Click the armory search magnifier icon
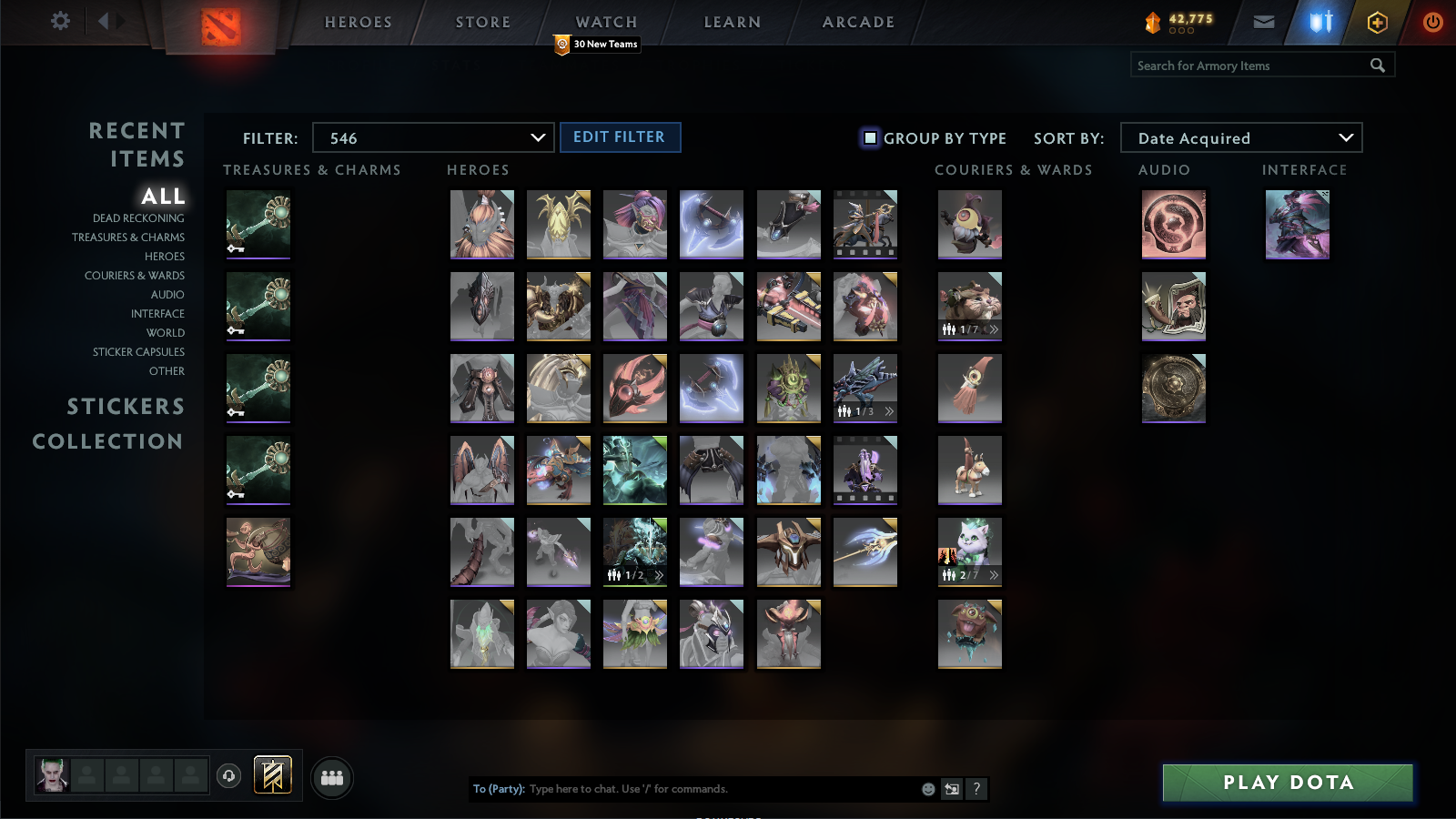1456x819 pixels. 1378,65
